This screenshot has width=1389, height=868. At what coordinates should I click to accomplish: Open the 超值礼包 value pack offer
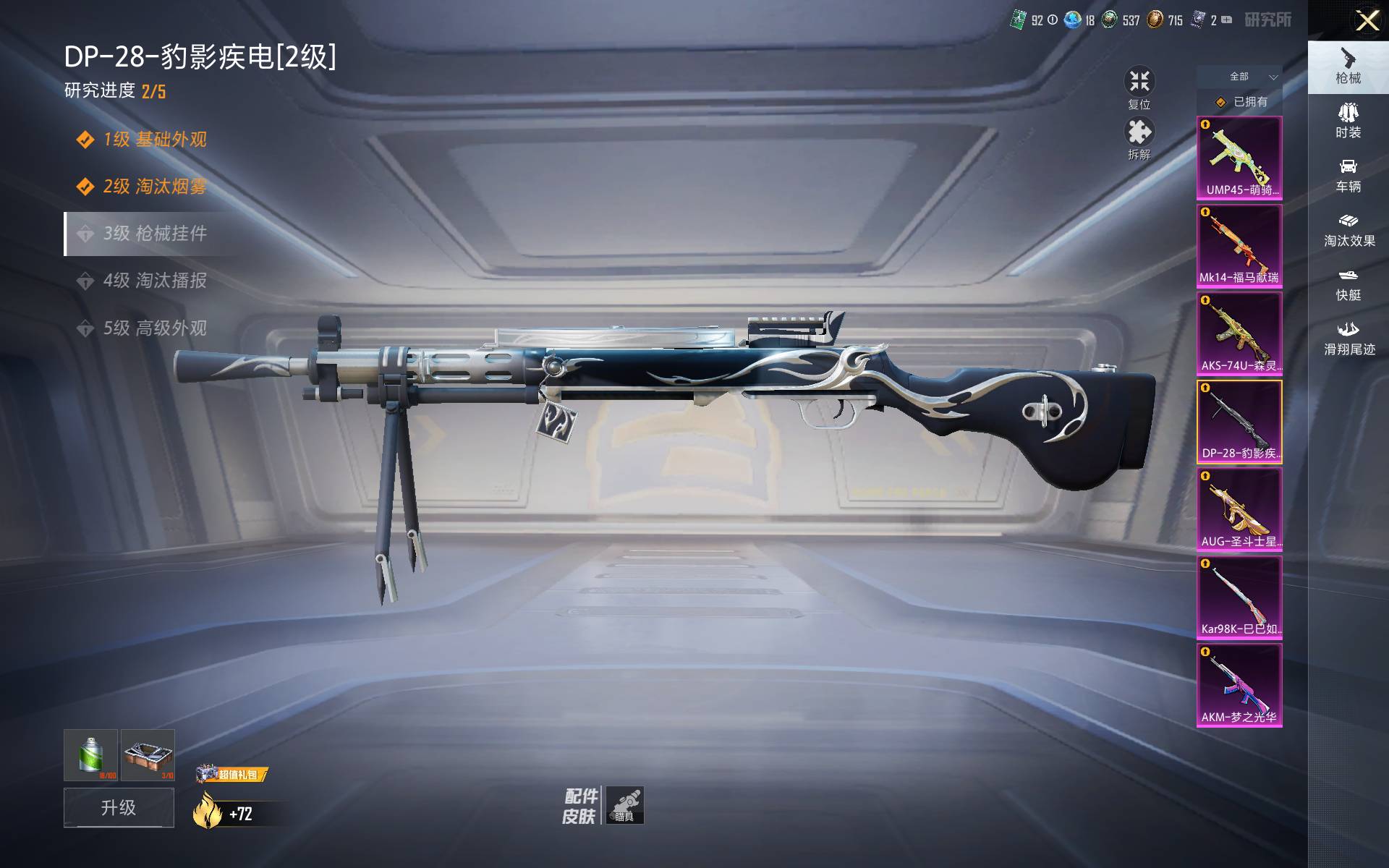point(232,775)
